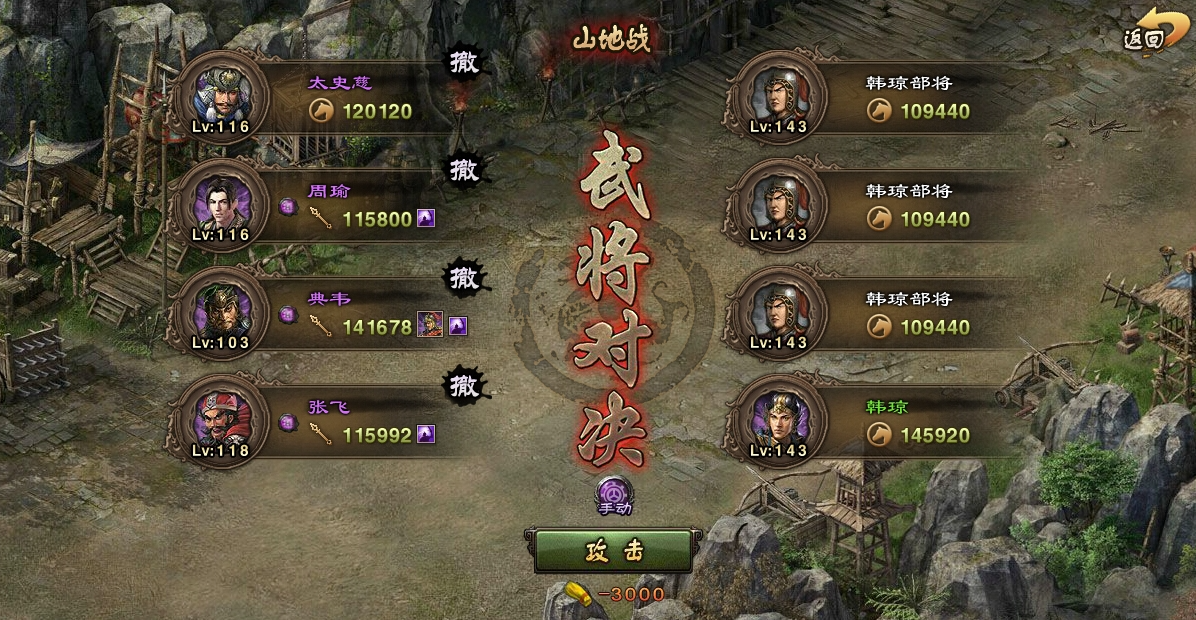The image size is (1196, 620).
Task: Inspect enemy commander 韩琼's portrait
Action: [x=776, y=420]
